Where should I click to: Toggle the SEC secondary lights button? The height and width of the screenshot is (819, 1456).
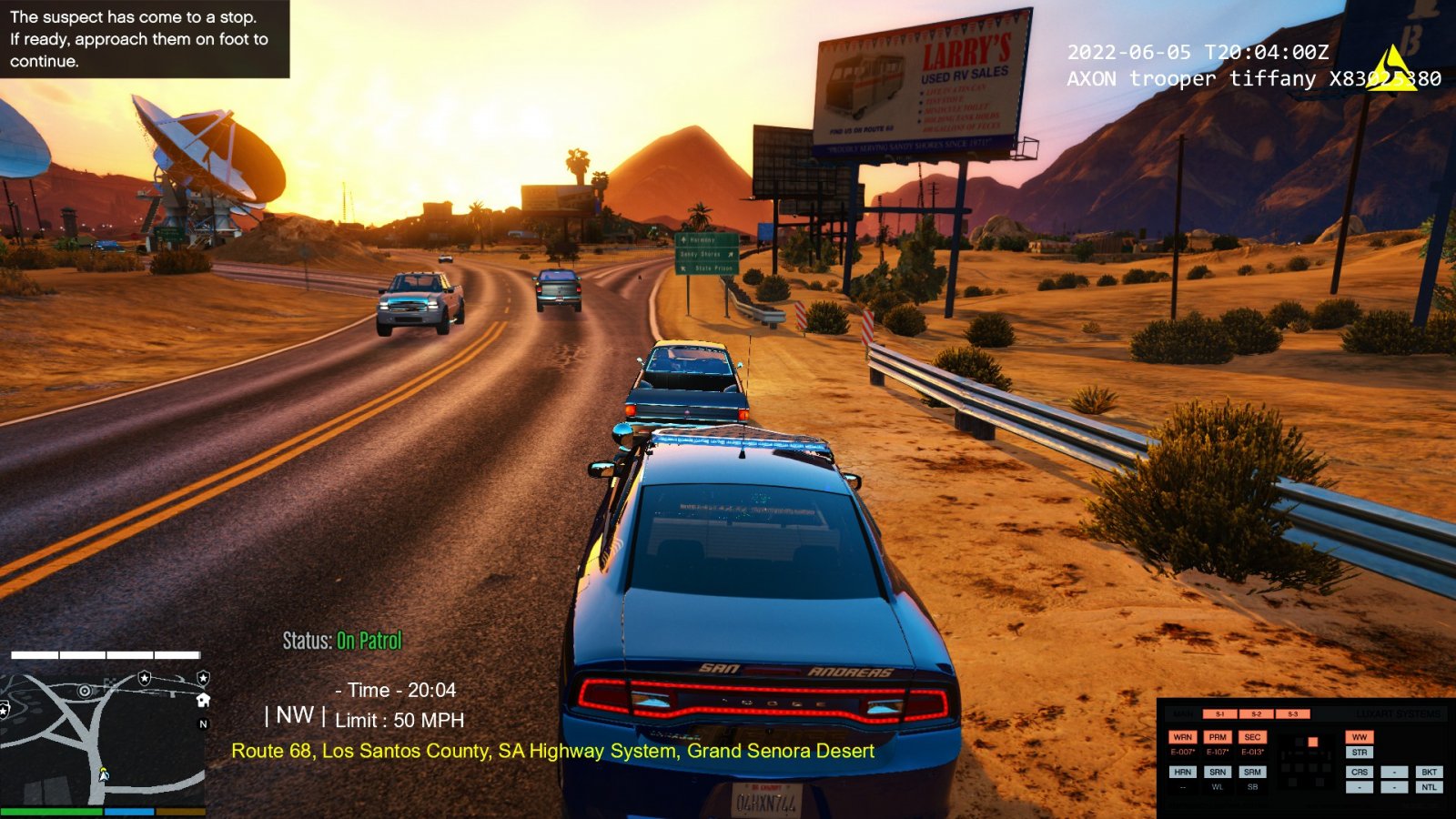[x=1252, y=737]
